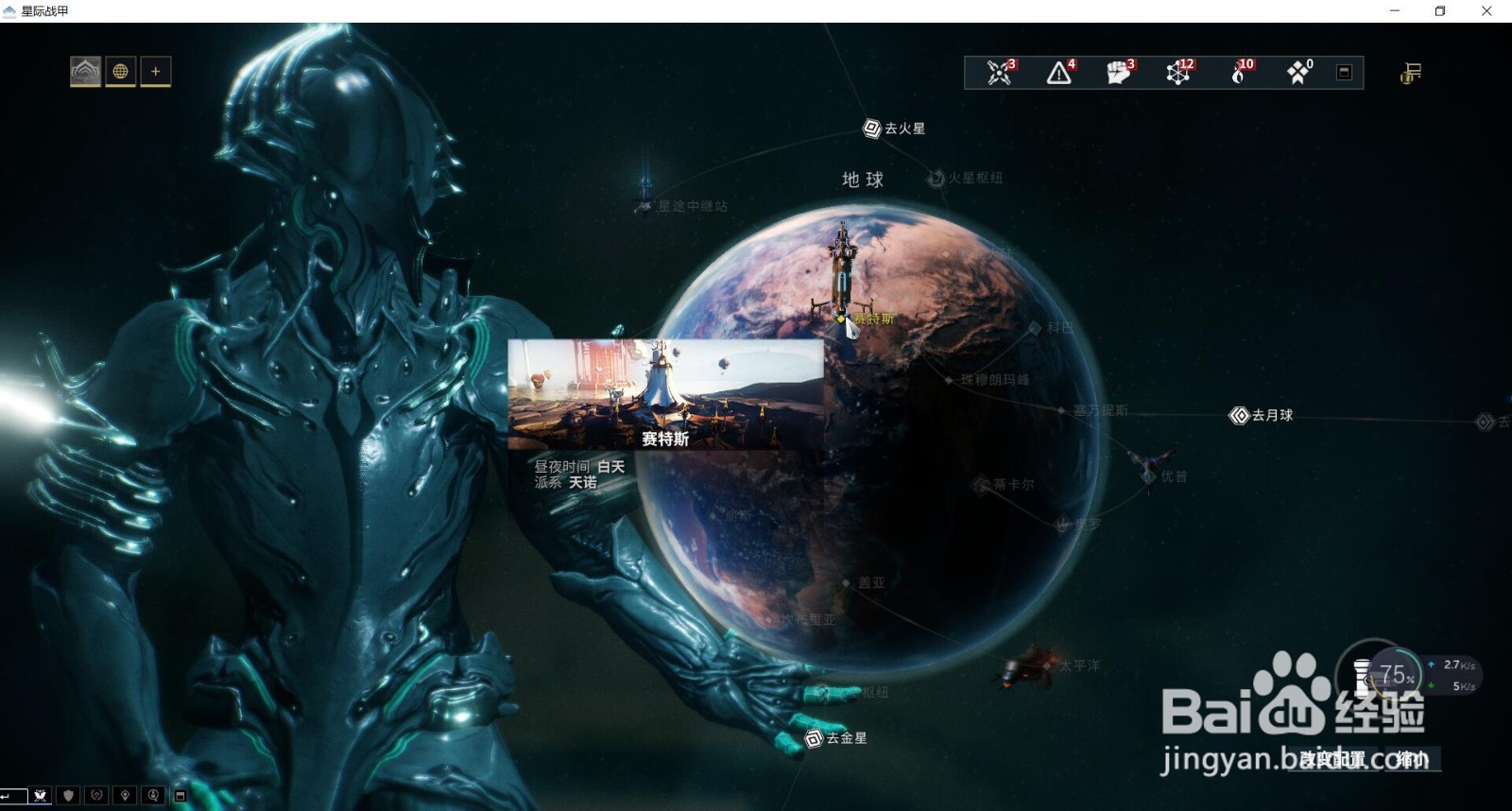Check the alerts warning icon with 4 notifications
The image size is (1512, 811).
pyautogui.click(x=1058, y=73)
